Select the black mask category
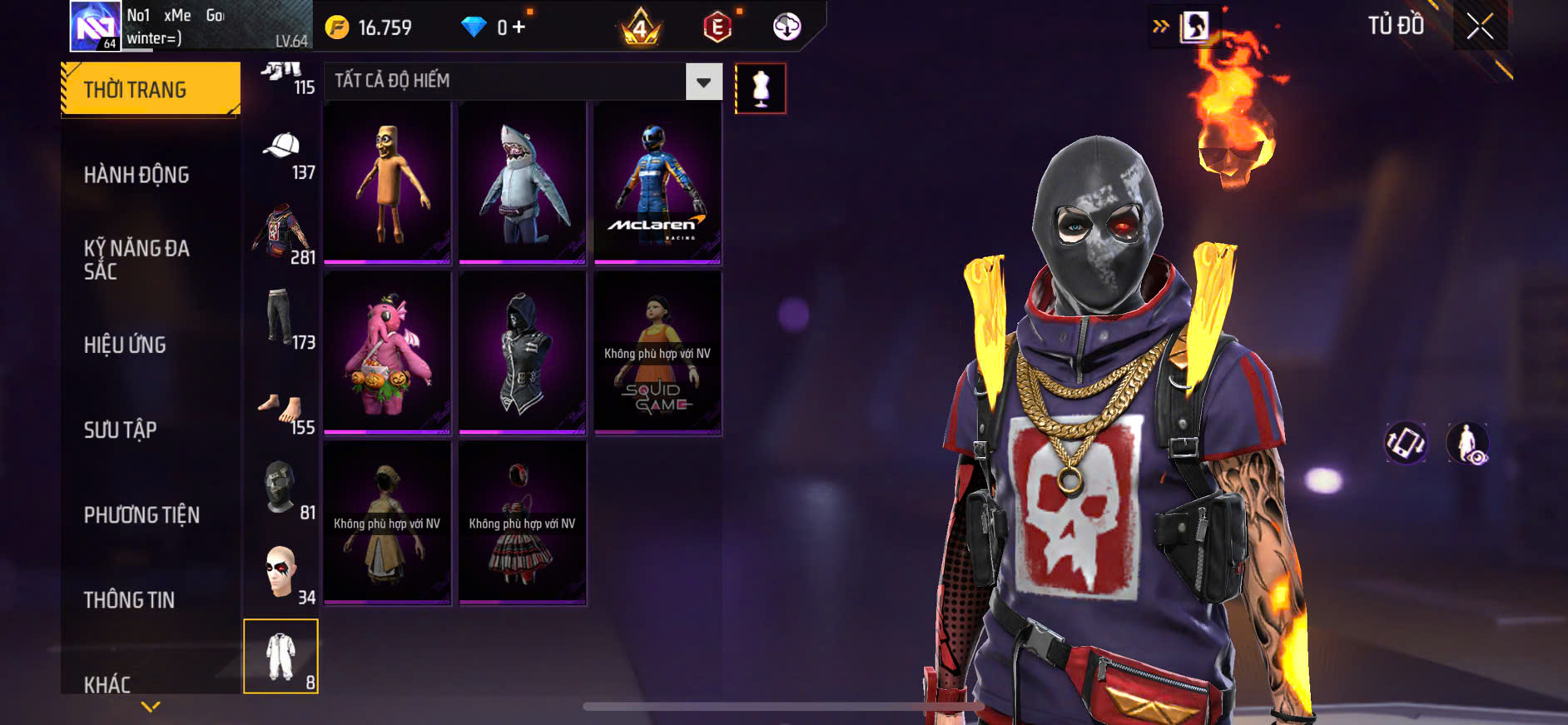This screenshot has width=1568, height=725. click(x=283, y=489)
